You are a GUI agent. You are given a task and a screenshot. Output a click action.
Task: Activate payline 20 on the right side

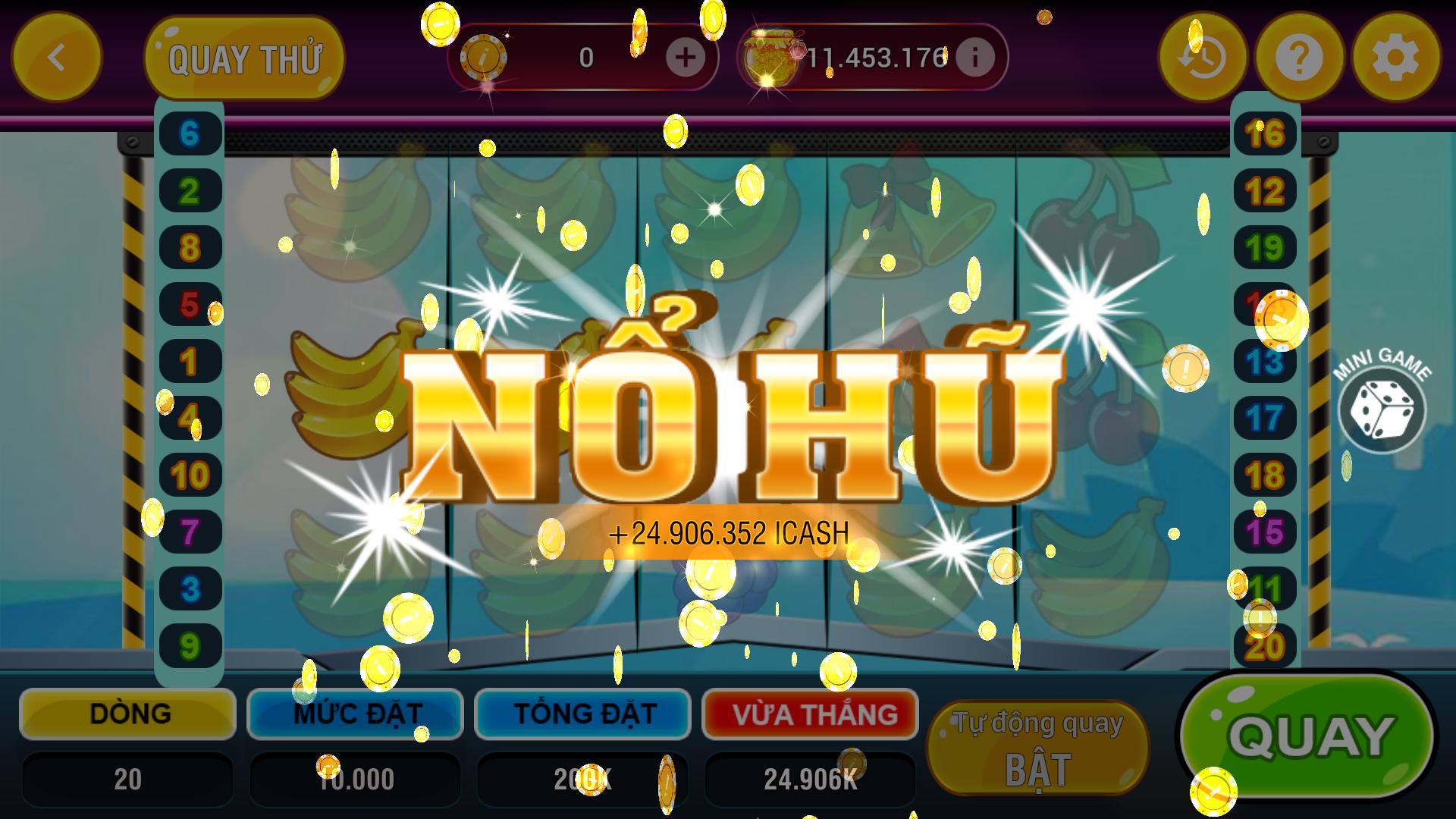tap(1265, 646)
